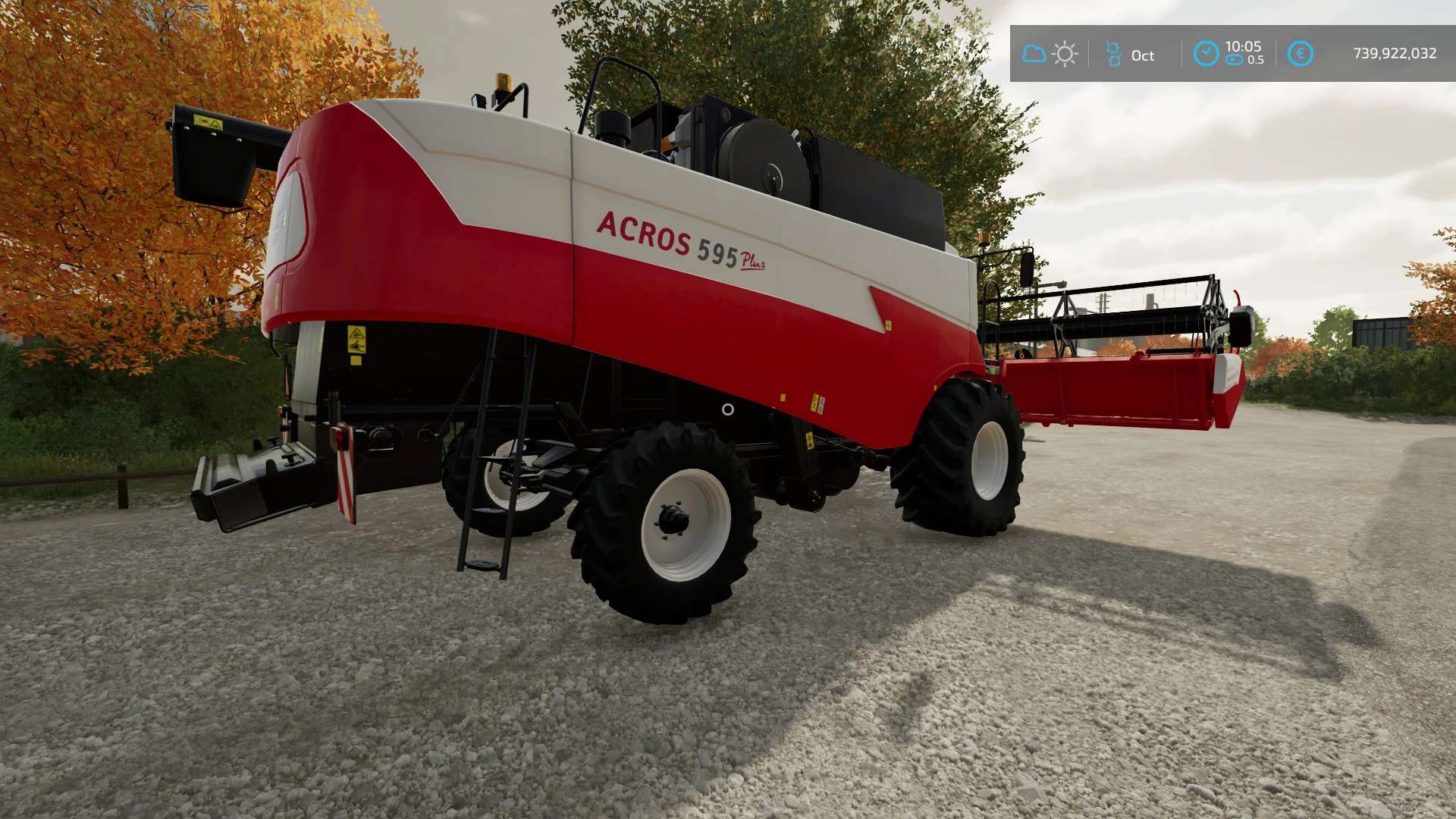Click the blue clock icon
This screenshot has width=1456, height=819.
point(1206,54)
